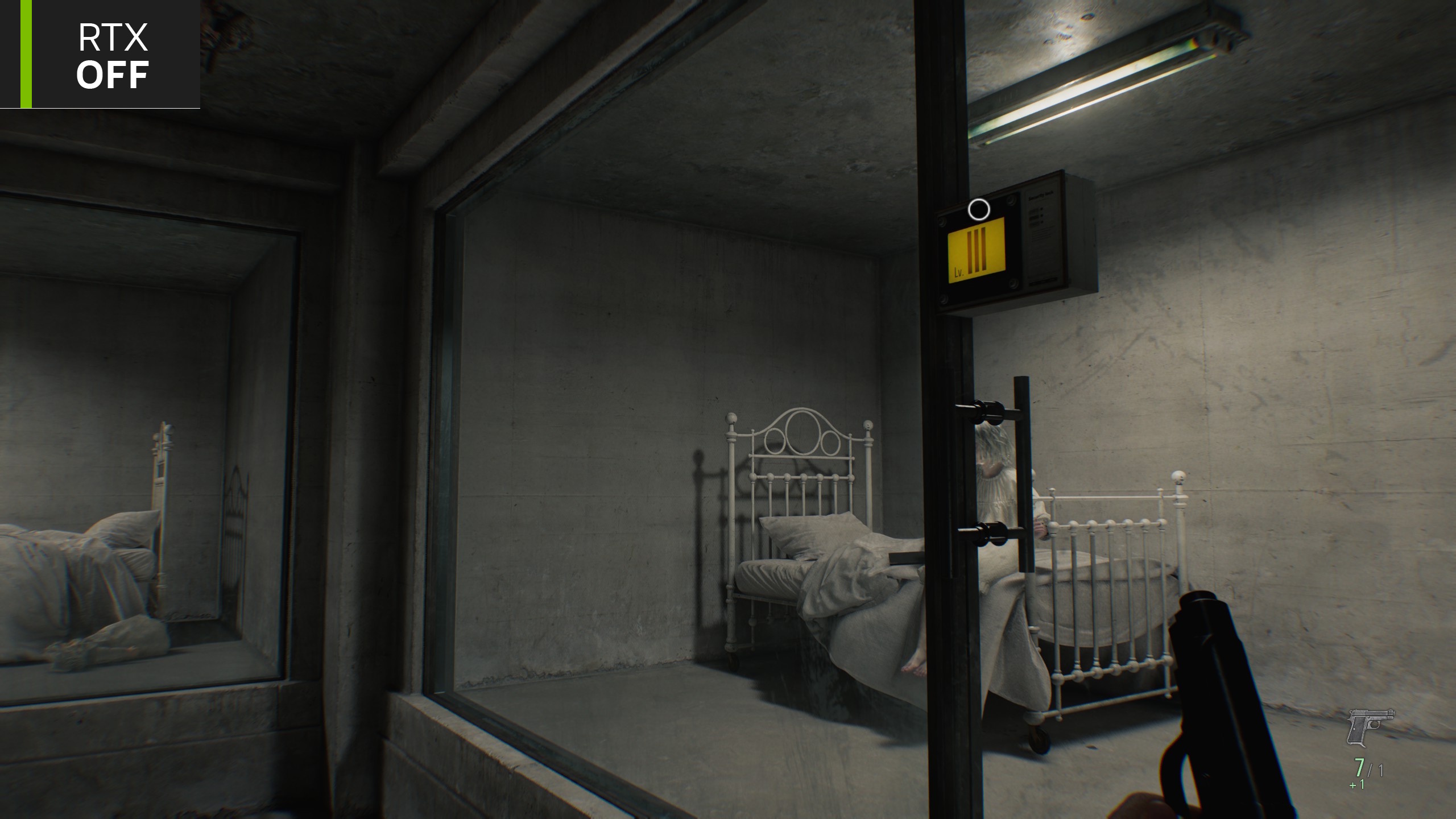Click the white circular interaction reticle

click(979, 209)
